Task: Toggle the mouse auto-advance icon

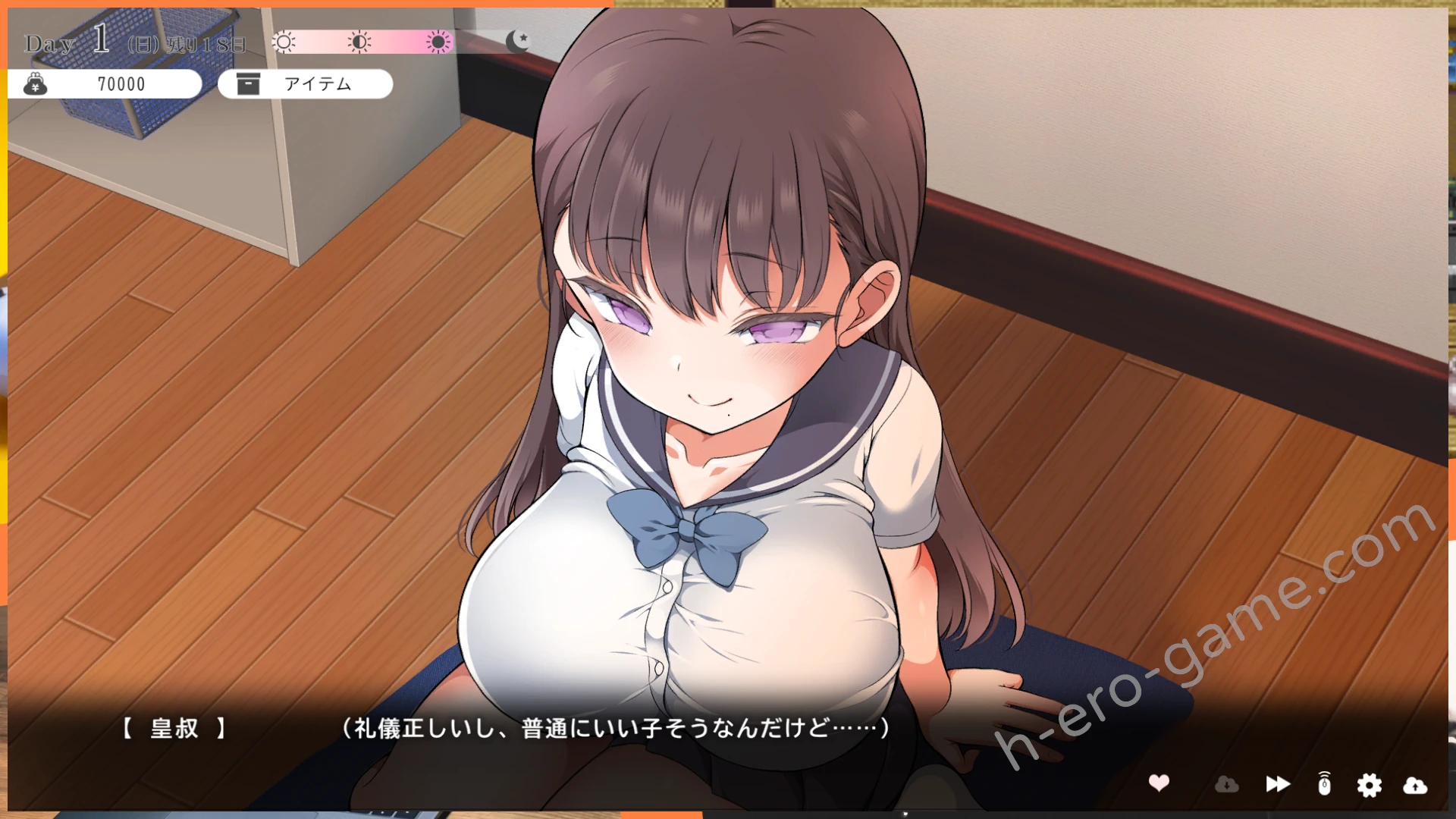Action: click(1324, 784)
